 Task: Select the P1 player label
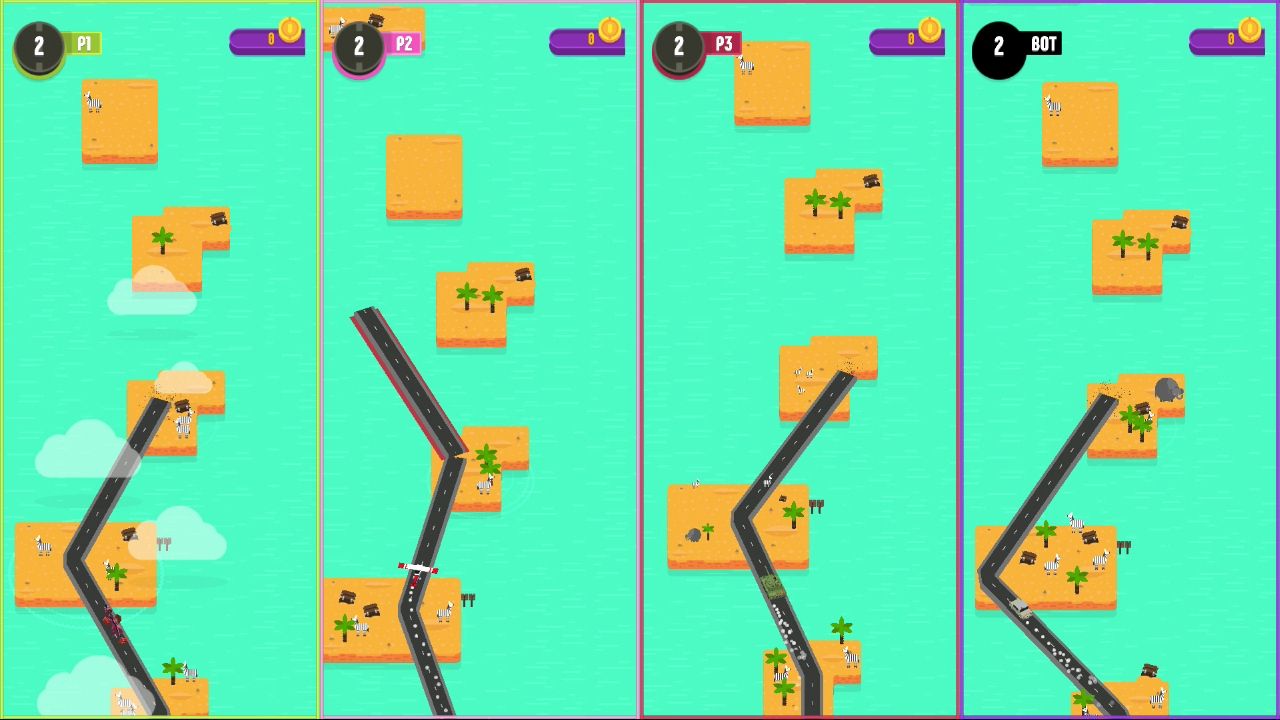click(x=84, y=43)
